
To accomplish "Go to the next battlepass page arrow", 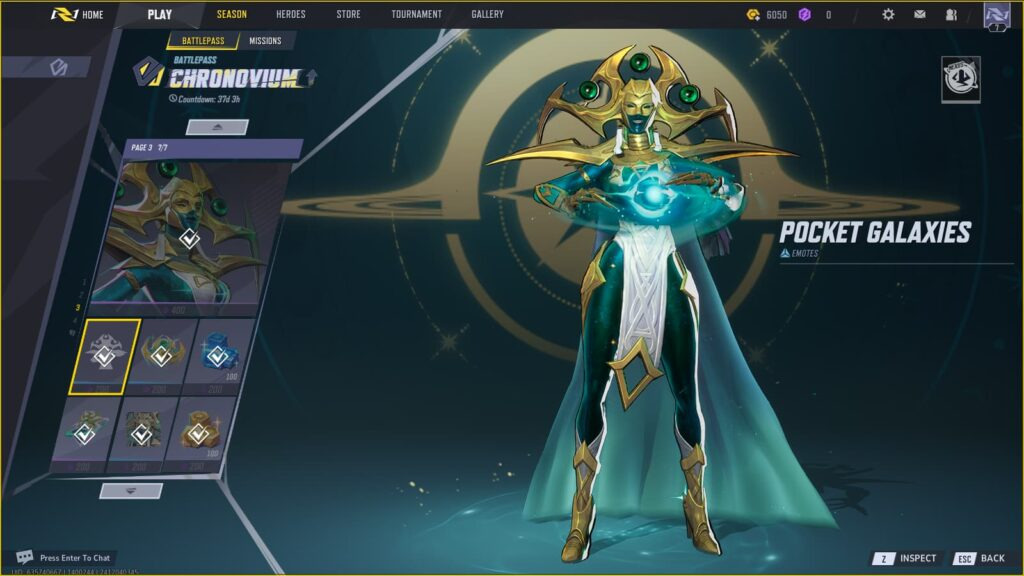I will [131, 490].
